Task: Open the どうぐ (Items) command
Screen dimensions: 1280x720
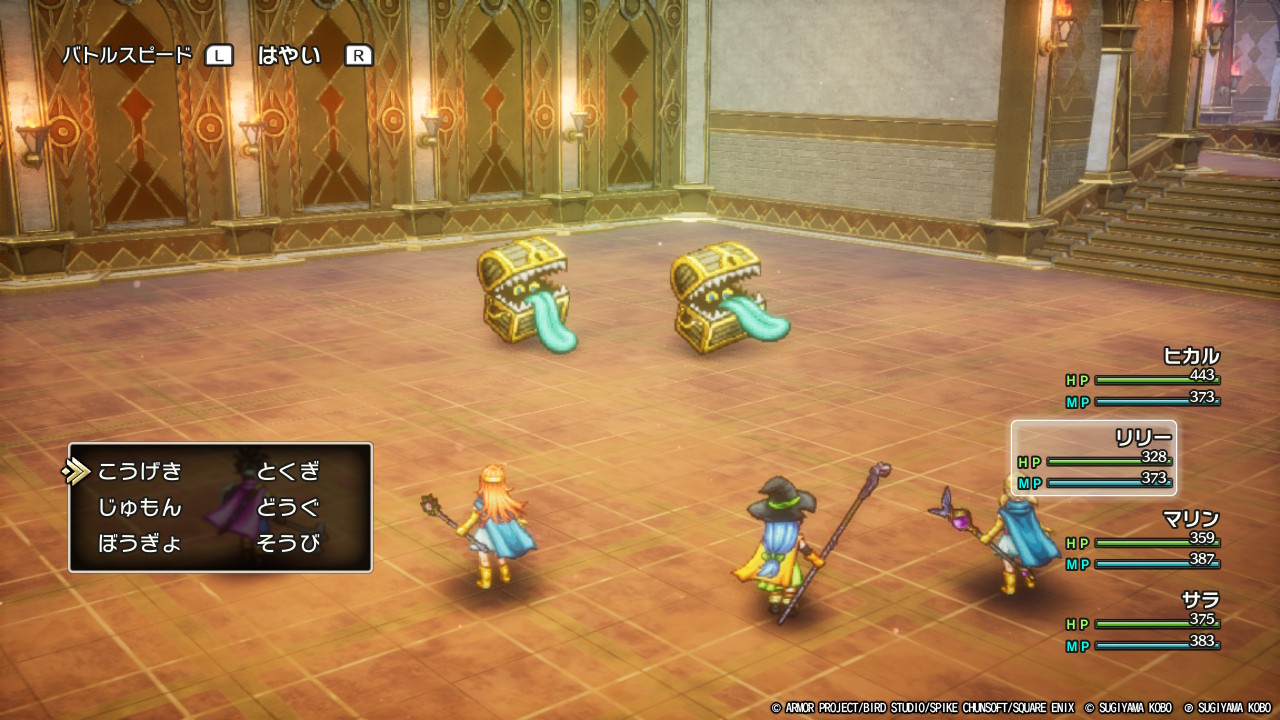Action: 288,508
